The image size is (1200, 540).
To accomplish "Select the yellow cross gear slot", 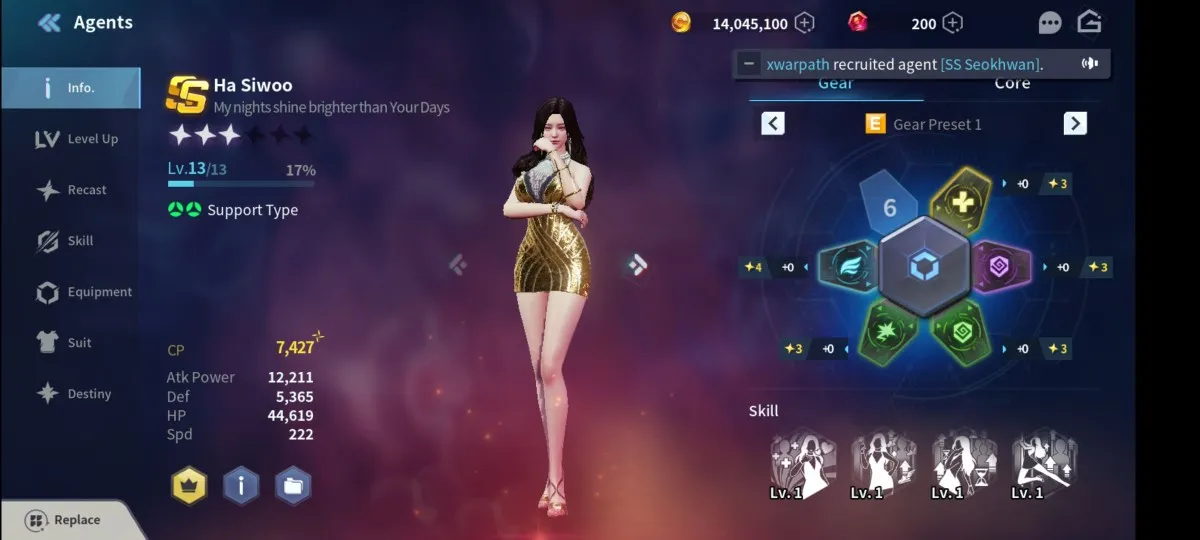I will [x=960, y=199].
